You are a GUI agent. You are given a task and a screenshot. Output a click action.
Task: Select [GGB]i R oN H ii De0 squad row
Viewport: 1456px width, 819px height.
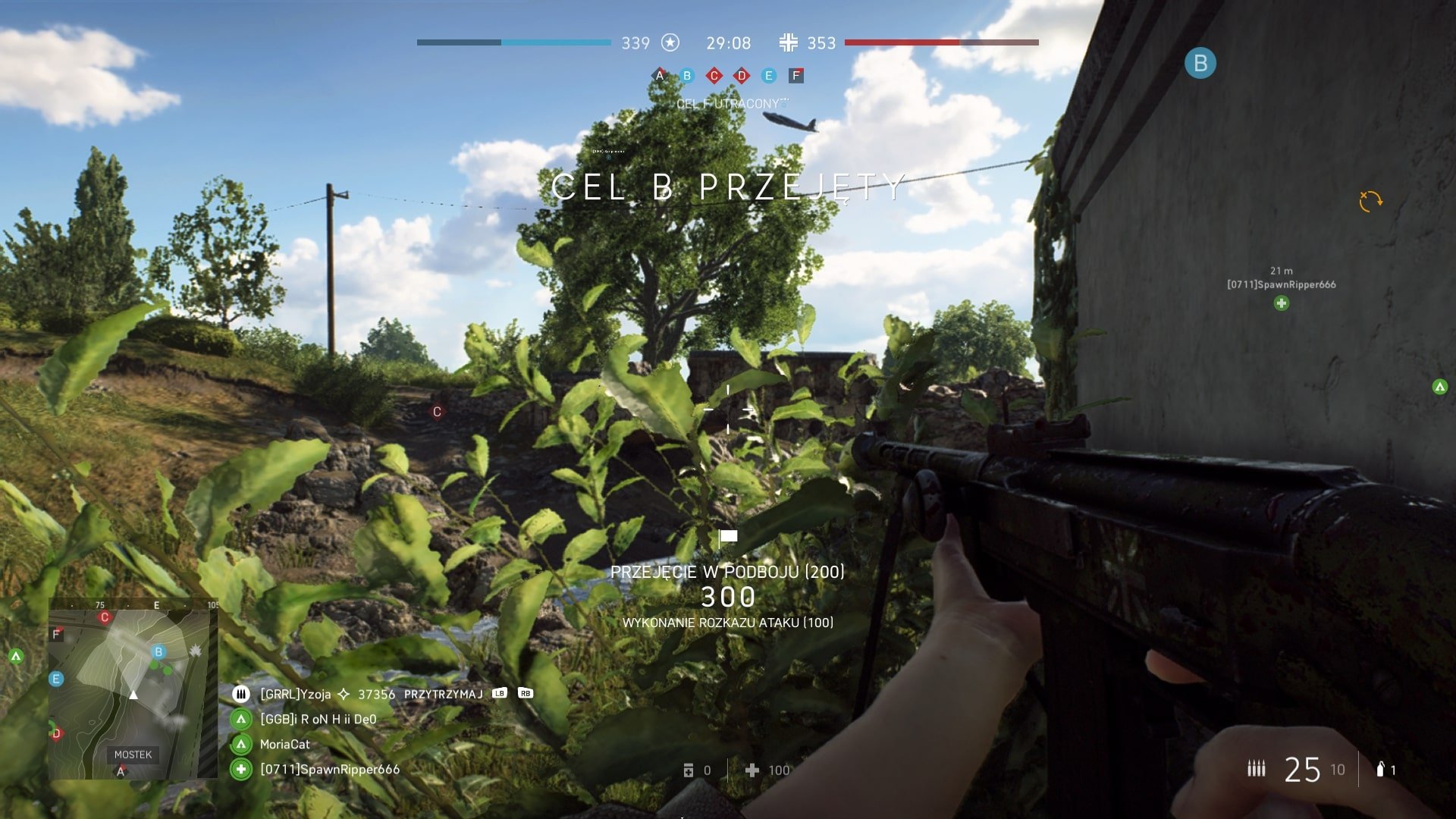coord(318,719)
